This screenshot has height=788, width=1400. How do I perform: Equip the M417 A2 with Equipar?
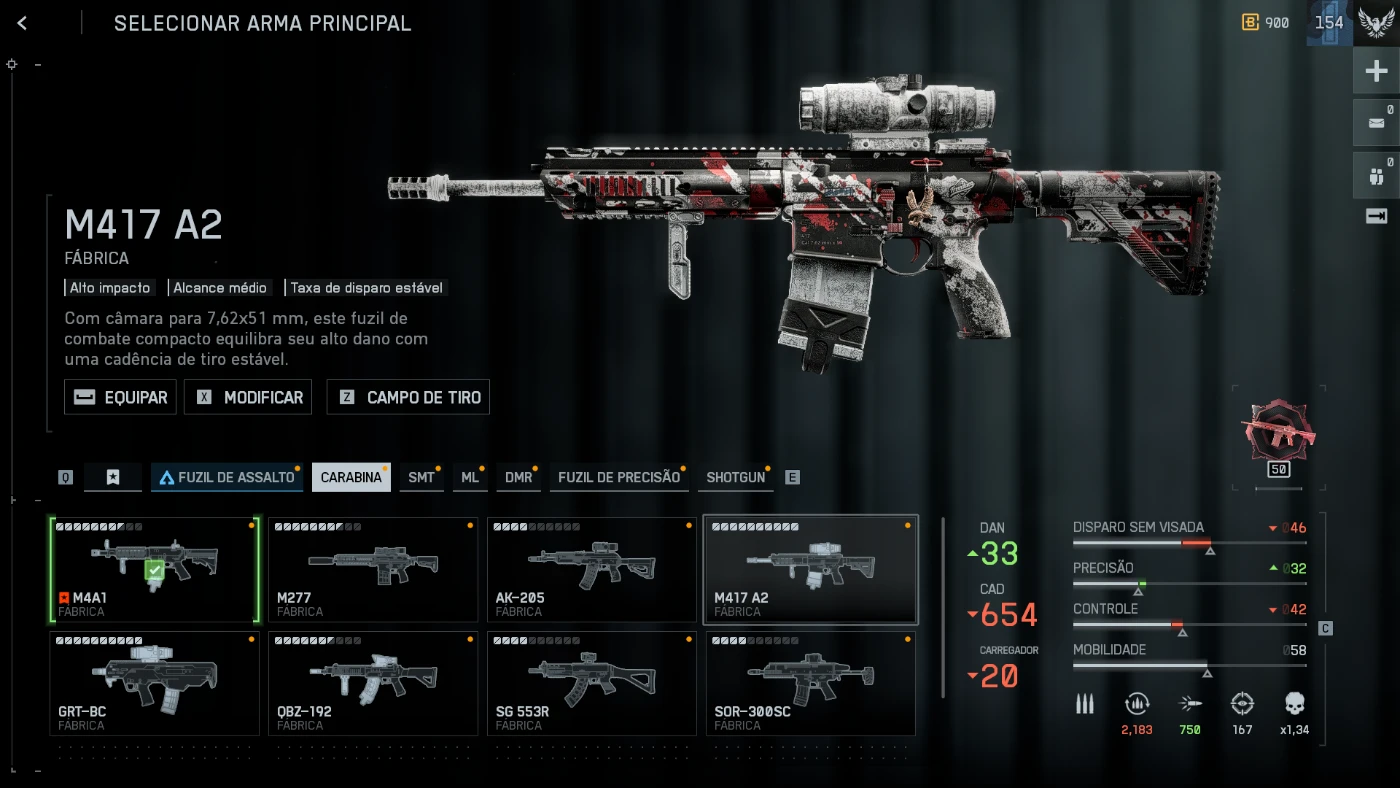(x=121, y=397)
